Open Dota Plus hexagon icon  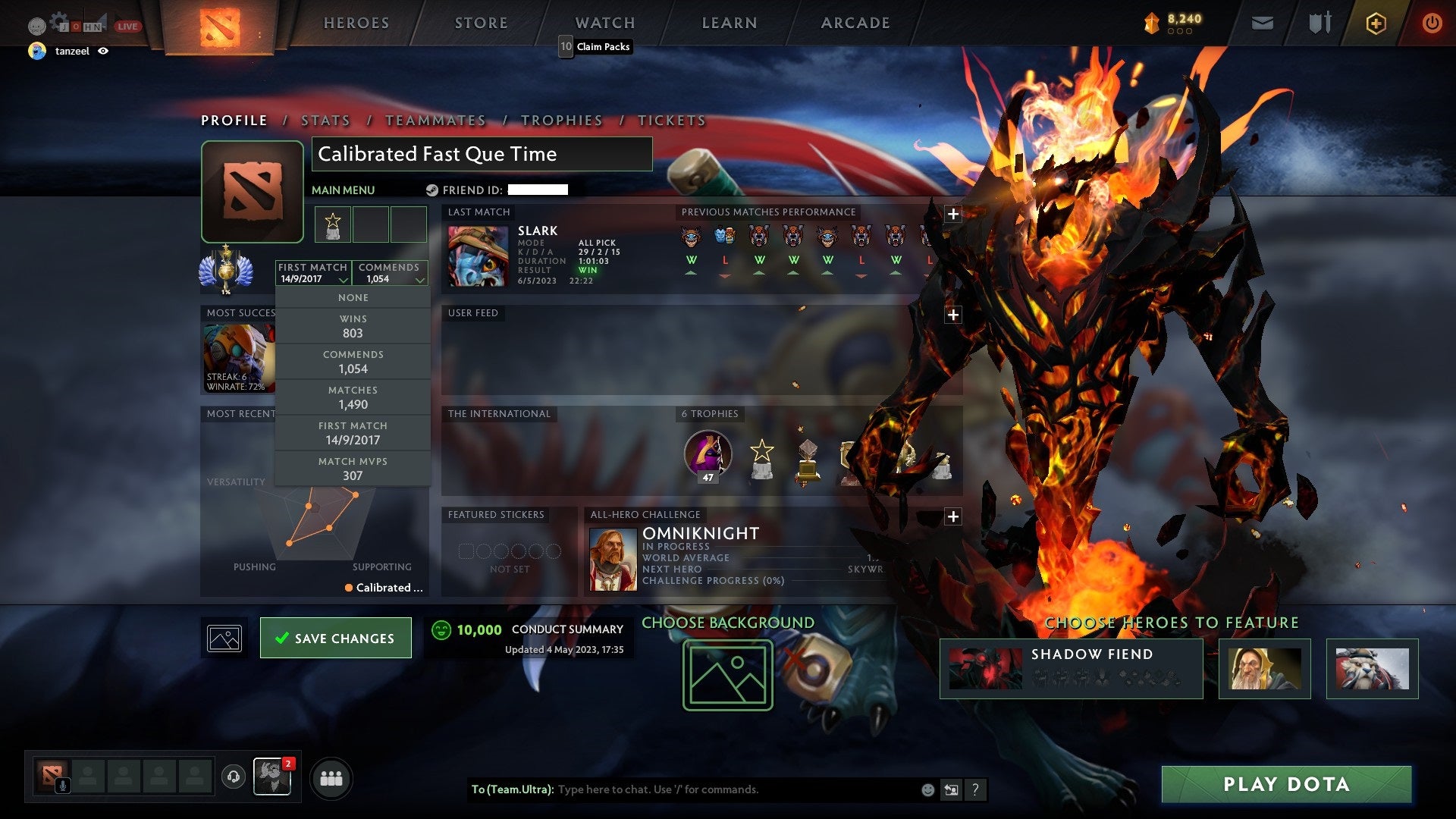point(1377,23)
